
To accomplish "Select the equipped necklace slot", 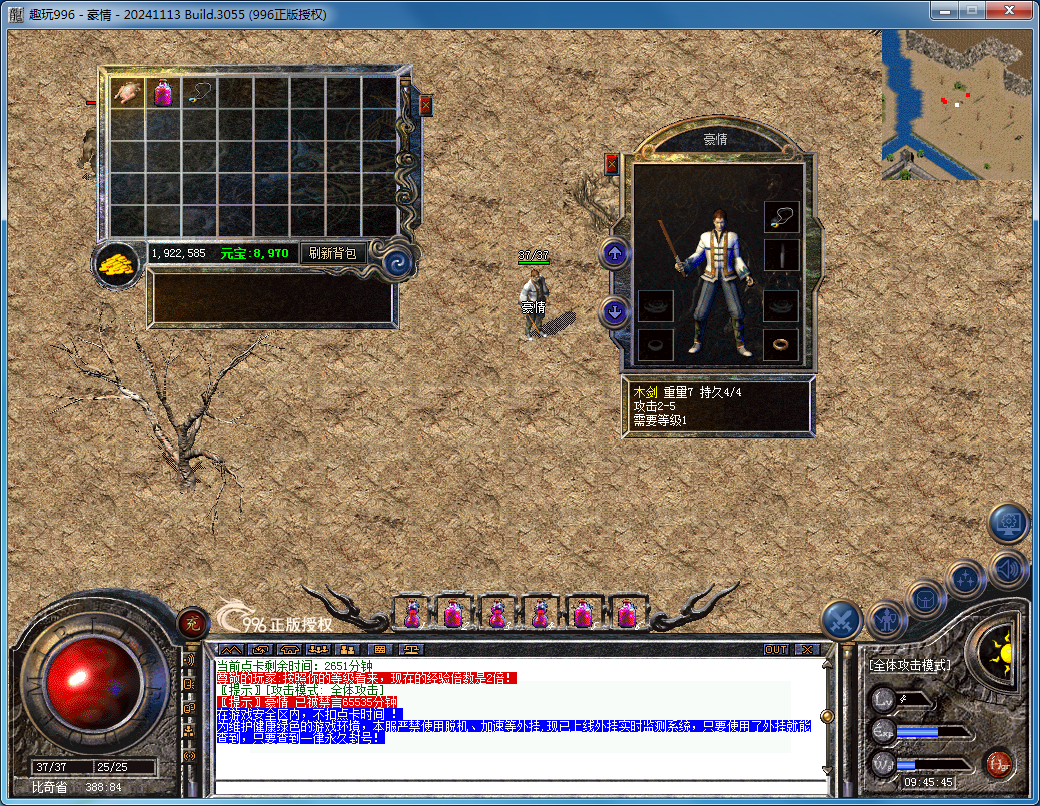I will [782, 217].
